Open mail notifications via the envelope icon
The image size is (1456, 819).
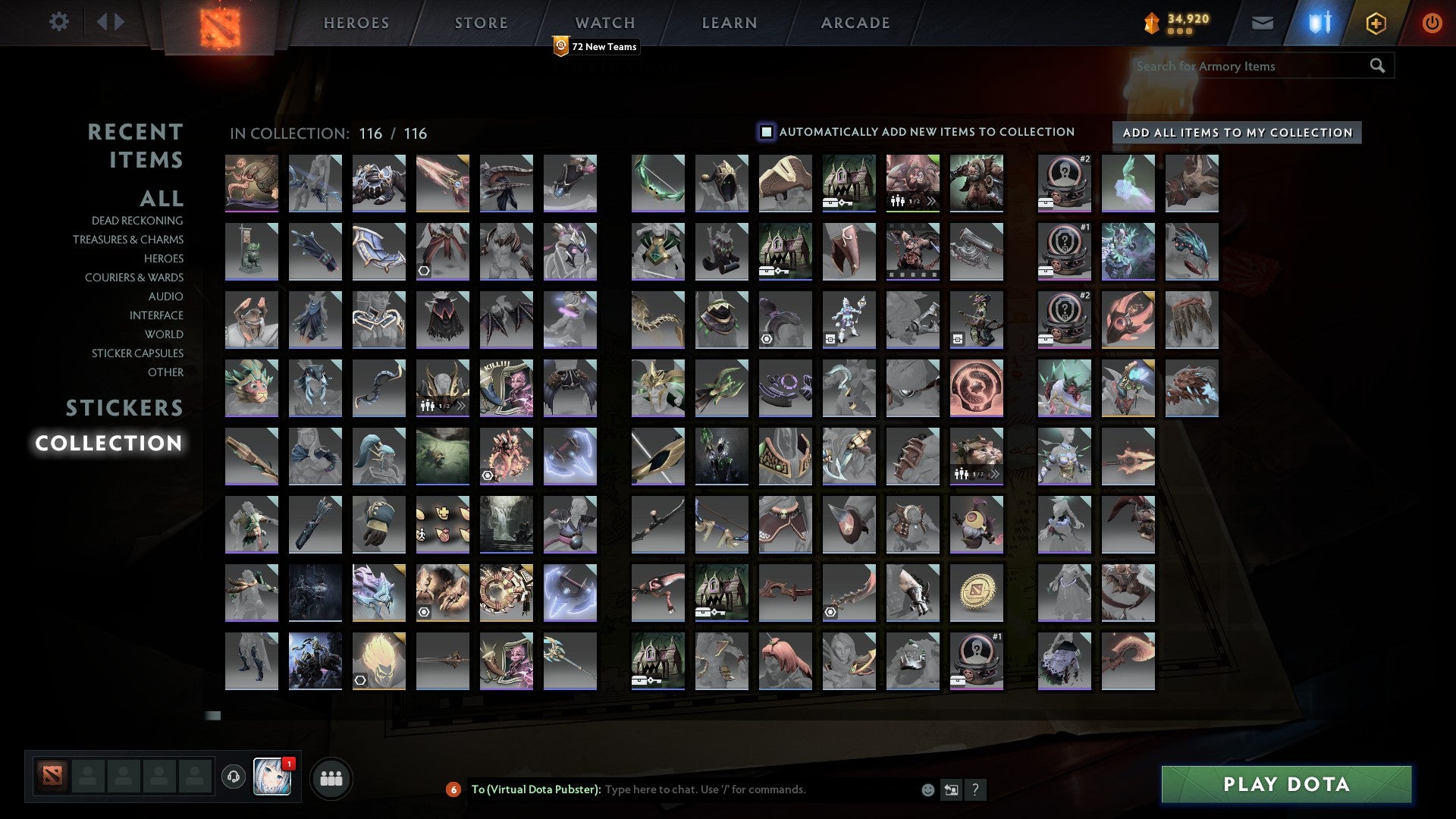click(1263, 23)
